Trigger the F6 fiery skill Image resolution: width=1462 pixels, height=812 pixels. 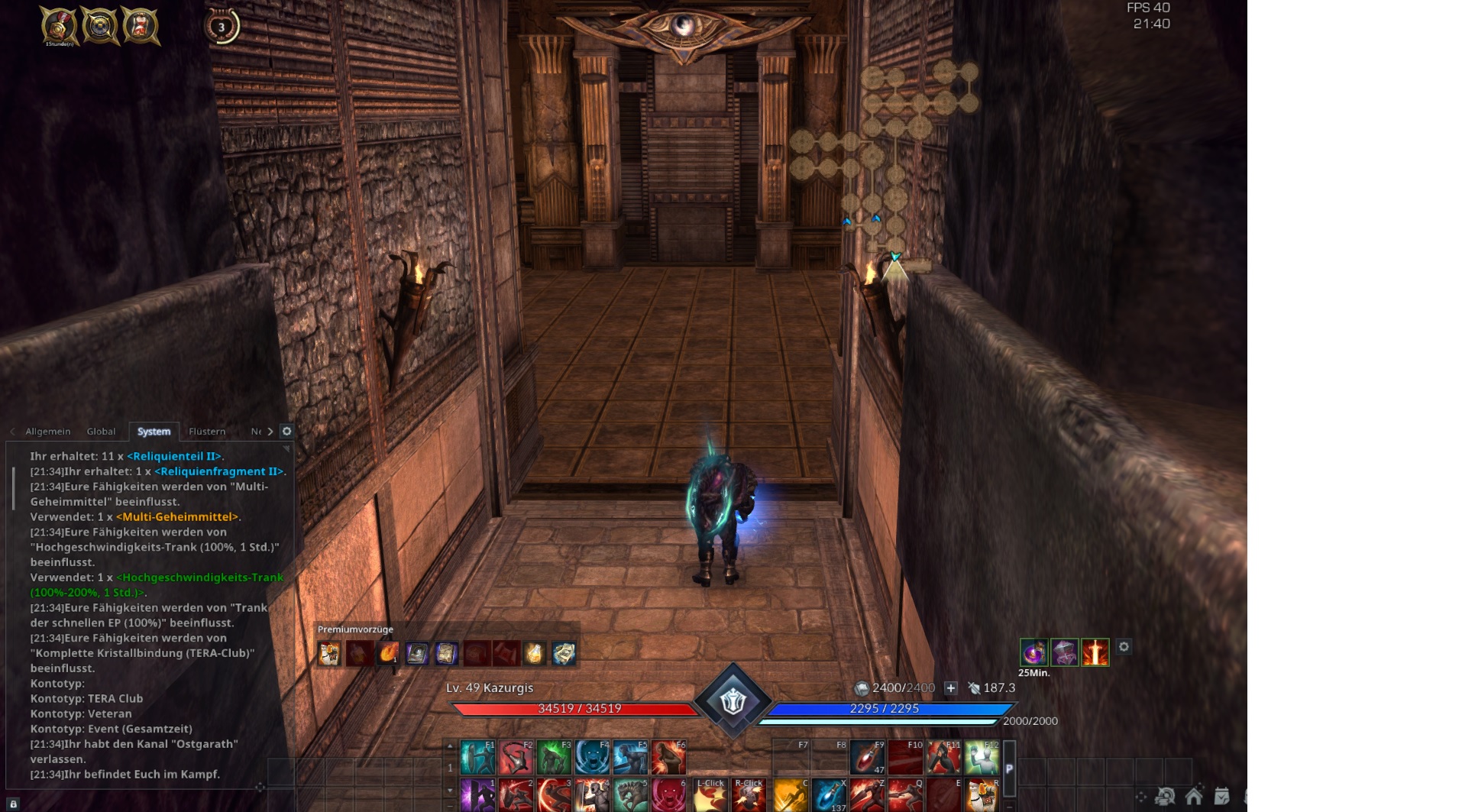click(x=669, y=757)
